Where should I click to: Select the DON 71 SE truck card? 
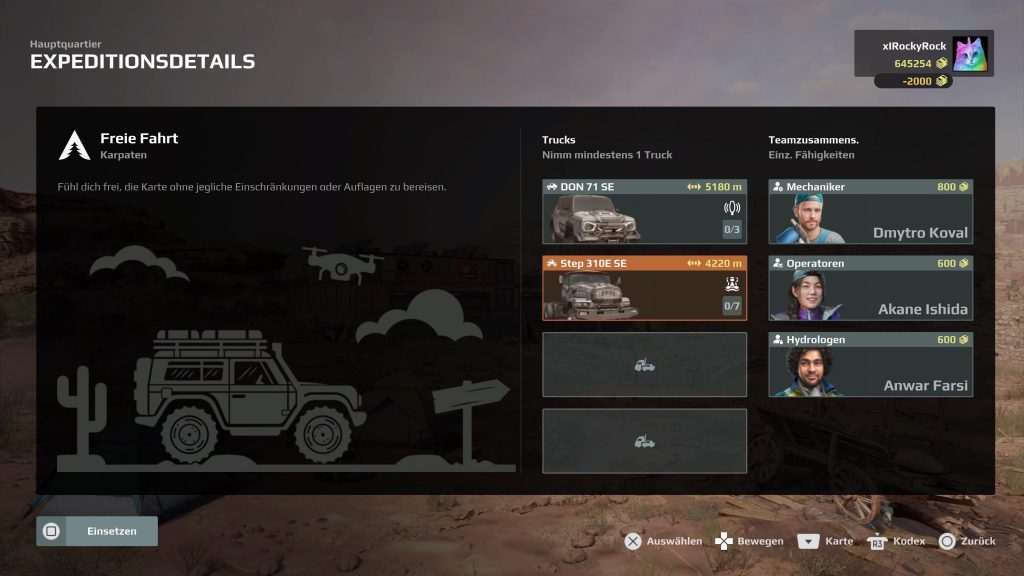tap(644, 212)
